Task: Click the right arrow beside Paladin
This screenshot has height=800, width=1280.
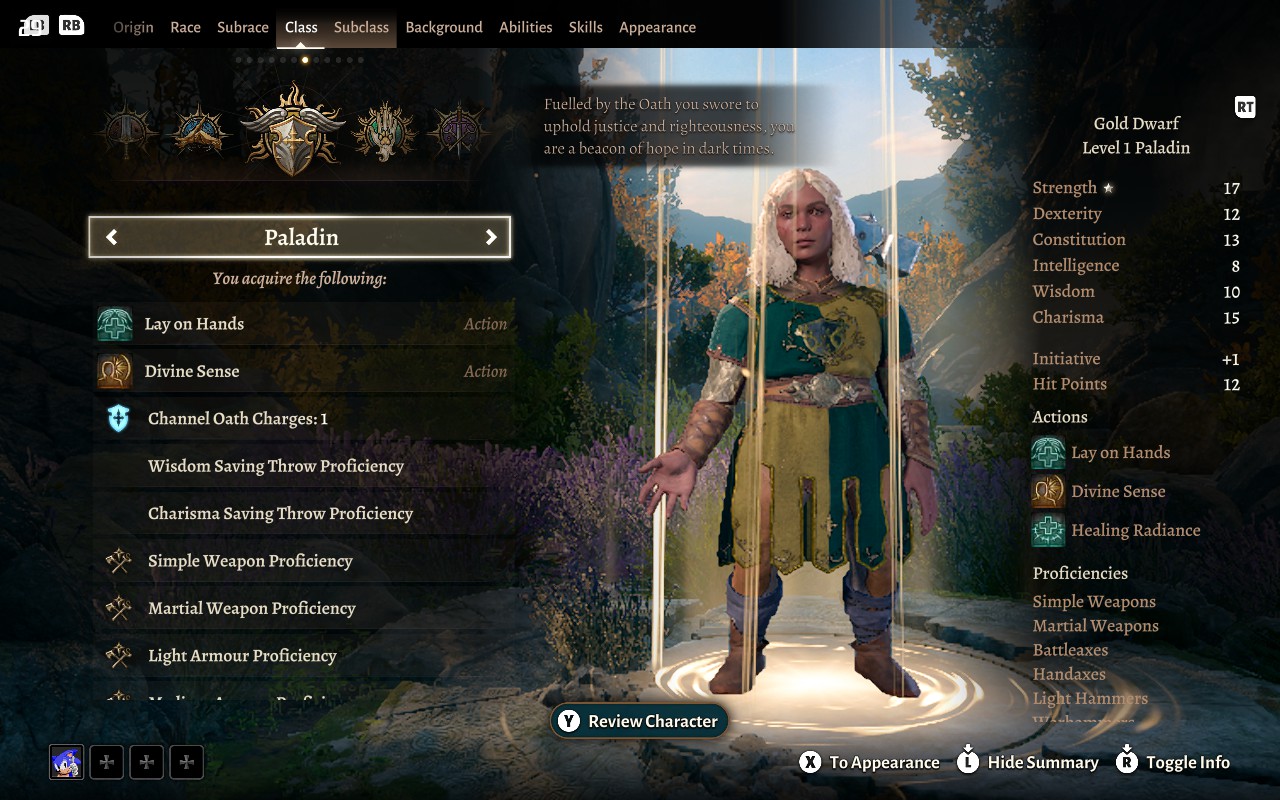Action: (491, 237)
